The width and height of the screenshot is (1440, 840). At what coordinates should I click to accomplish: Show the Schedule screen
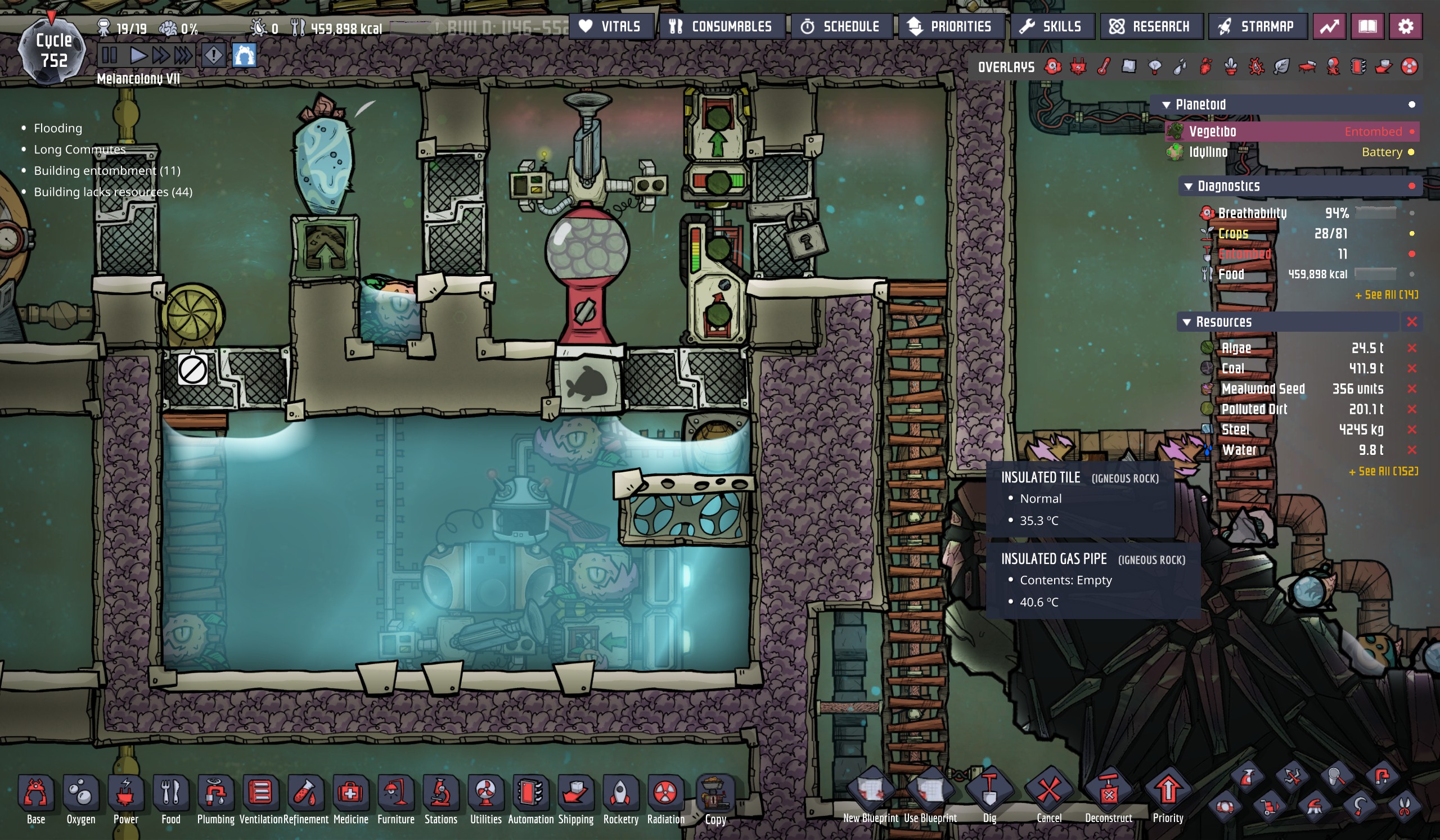pos(841,26)
